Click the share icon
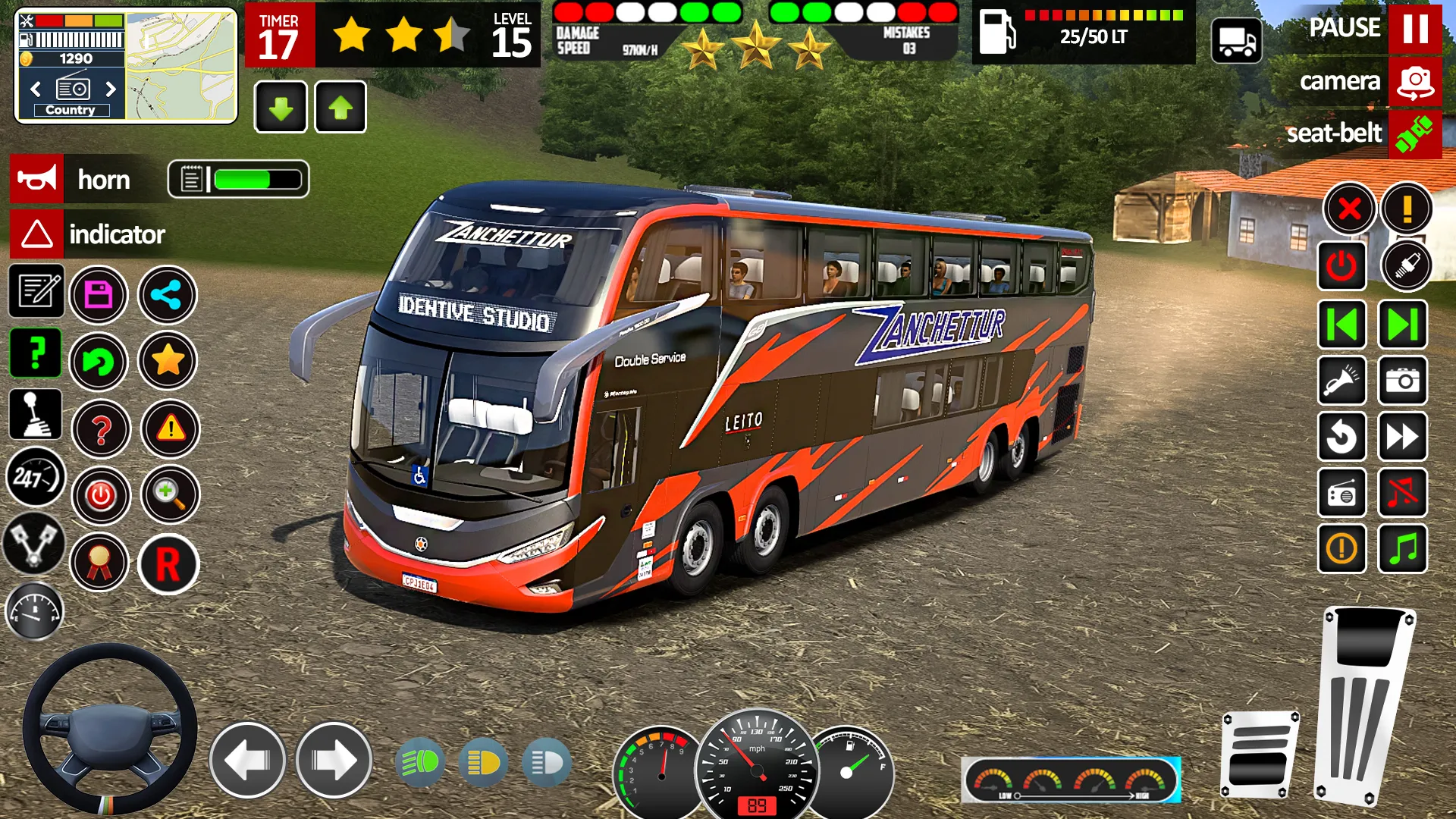 coord(168,293)
